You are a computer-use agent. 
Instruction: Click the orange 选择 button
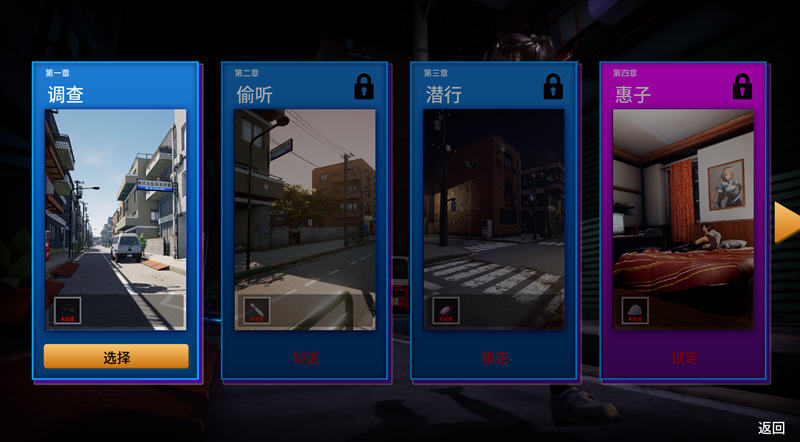[x=116, y=356]
